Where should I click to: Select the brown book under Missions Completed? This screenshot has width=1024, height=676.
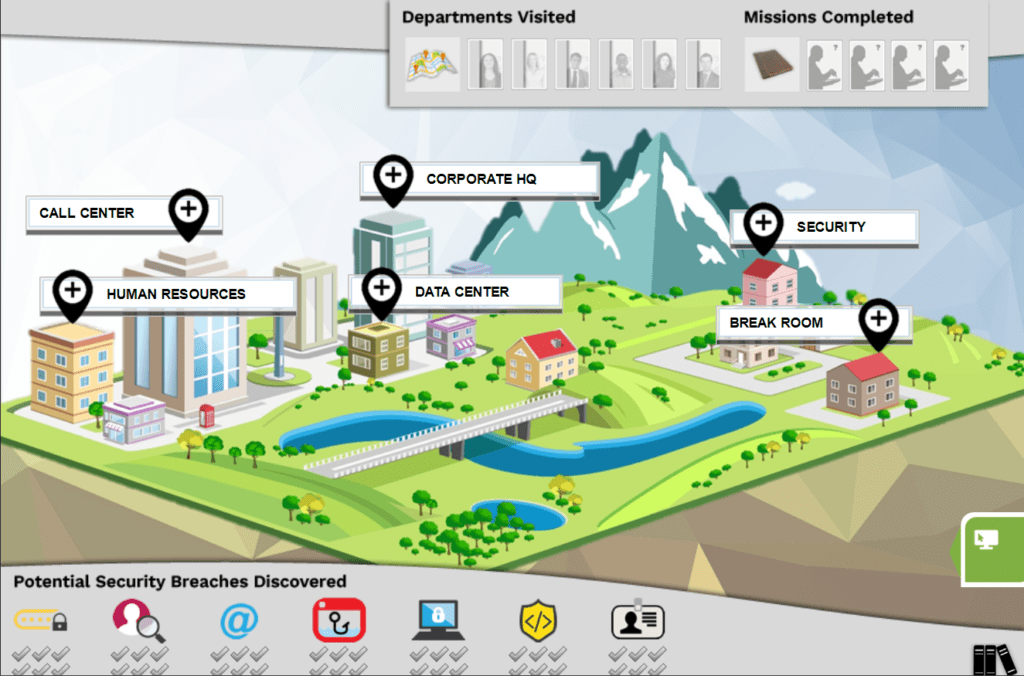[771, 64]
